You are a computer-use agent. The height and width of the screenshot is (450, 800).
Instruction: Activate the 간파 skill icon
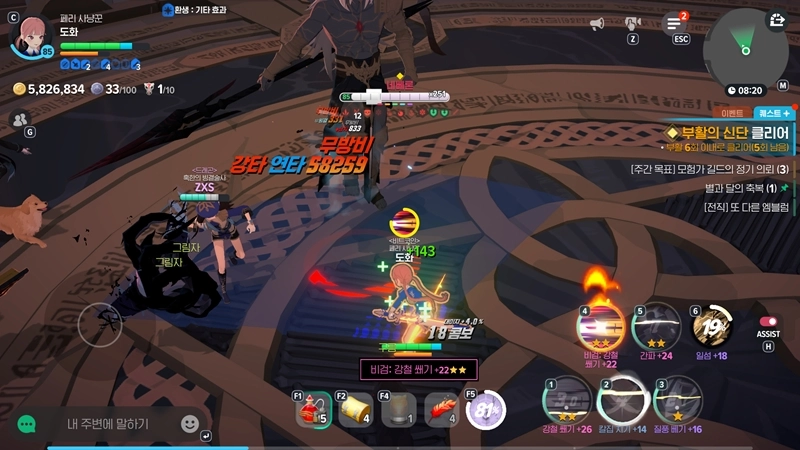tap(657, 325)
